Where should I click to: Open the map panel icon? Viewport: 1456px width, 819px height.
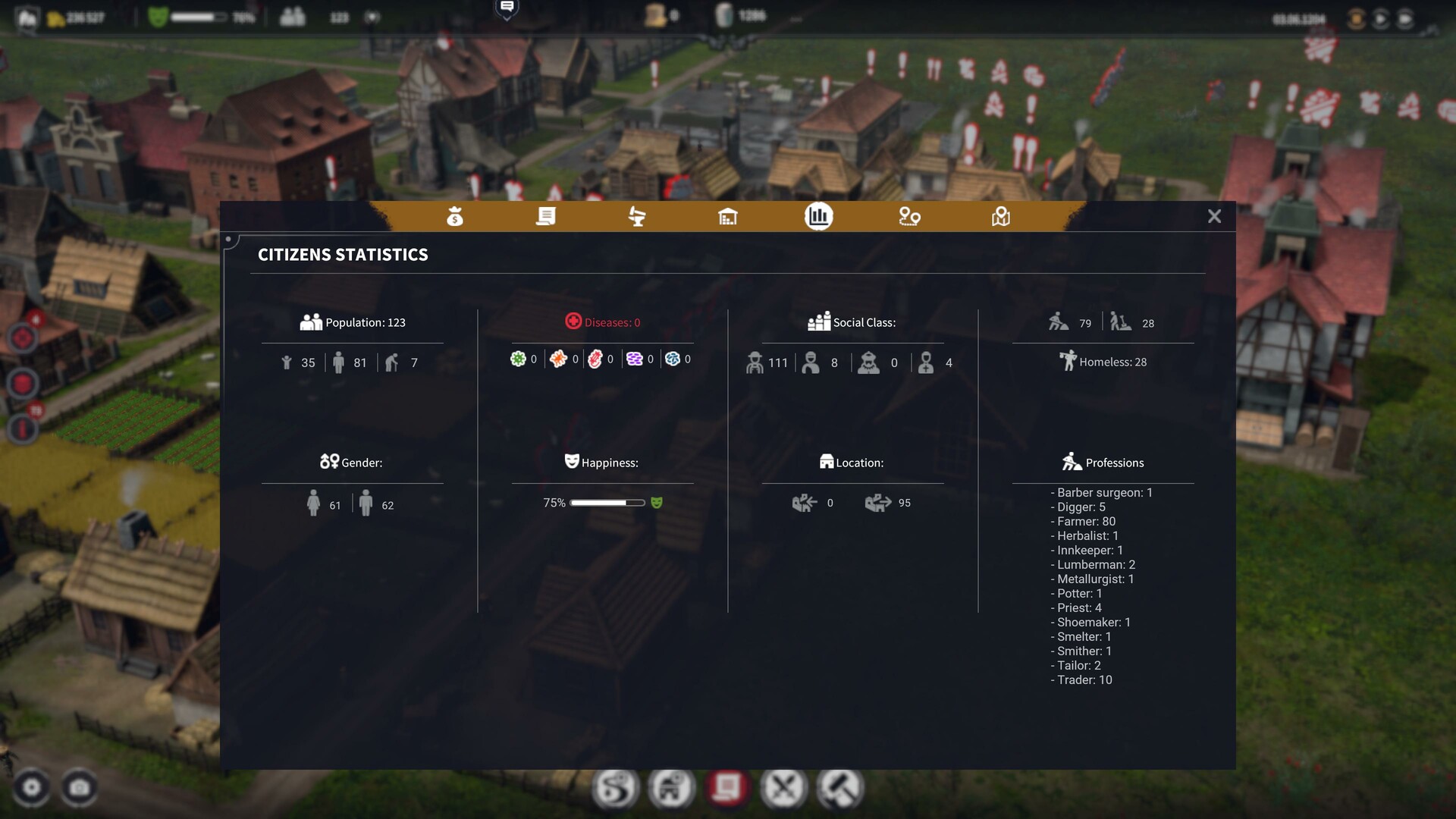point(1000,217)
